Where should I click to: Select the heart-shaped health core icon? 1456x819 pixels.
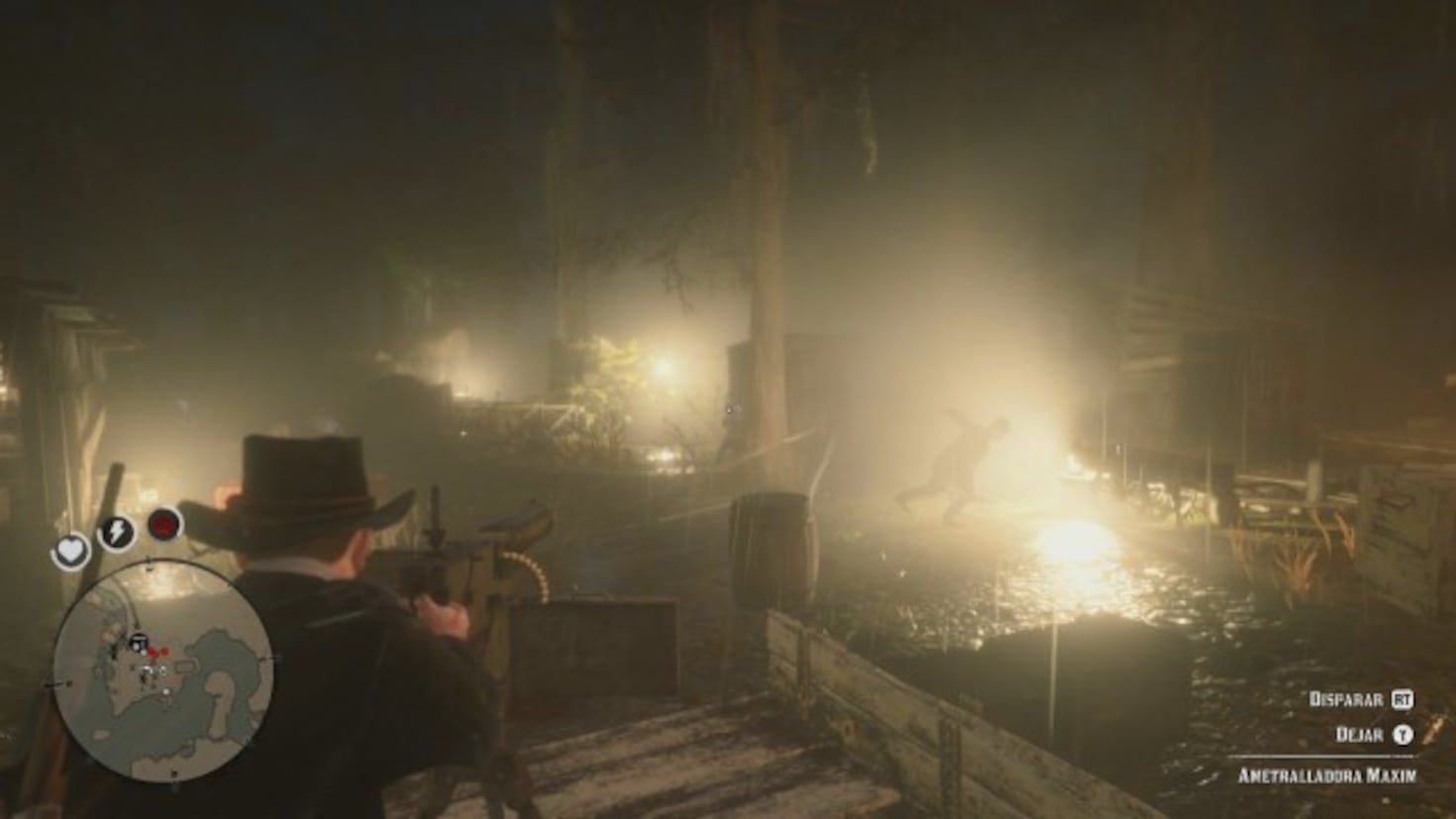click(72, 550)
